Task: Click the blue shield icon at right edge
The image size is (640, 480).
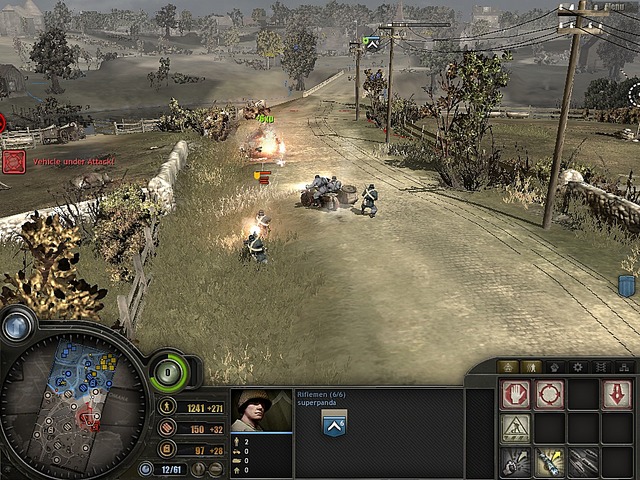Action: click(x=627, y=287)
